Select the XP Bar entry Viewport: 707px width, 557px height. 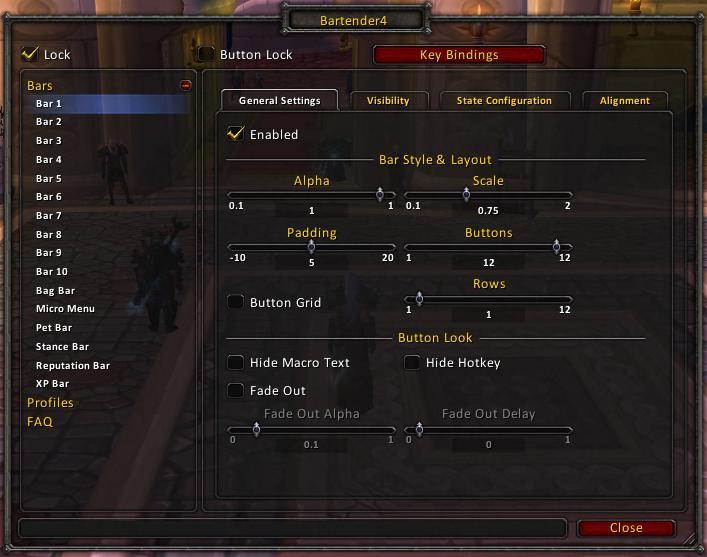coord(52,384)
